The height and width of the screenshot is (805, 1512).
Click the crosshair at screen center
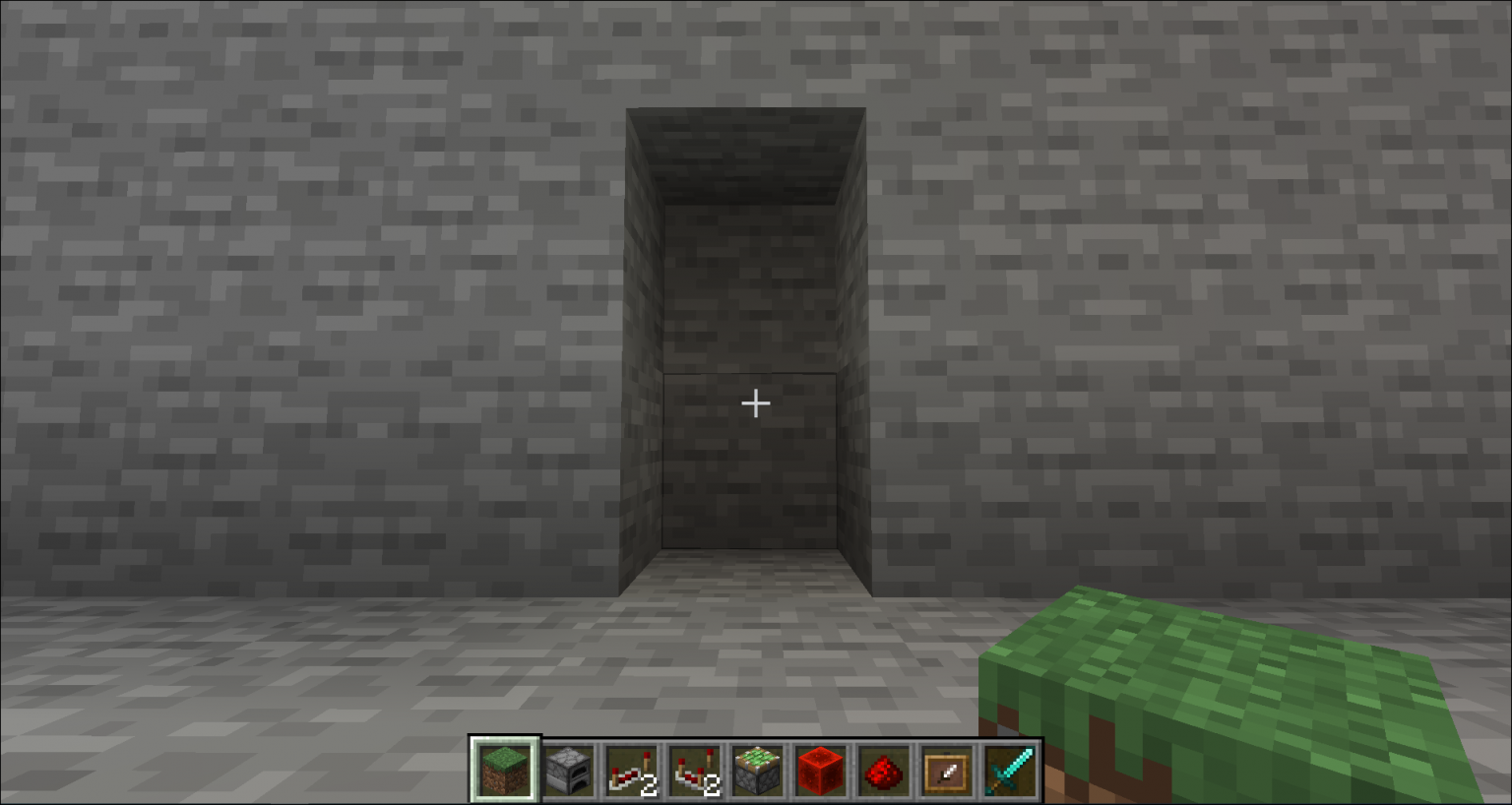(755, 402)
